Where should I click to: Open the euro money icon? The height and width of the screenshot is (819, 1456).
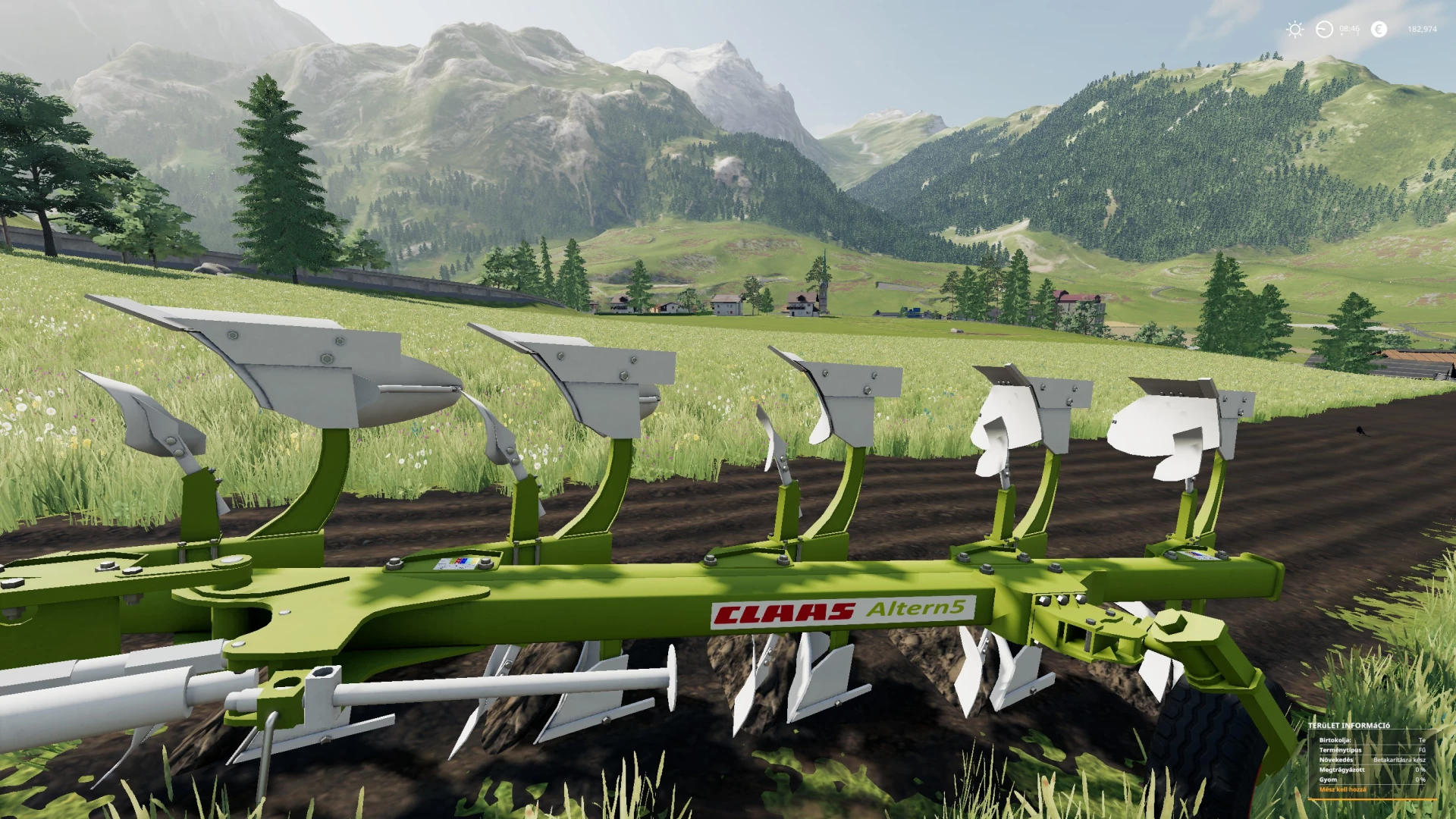pos(1379,30)
